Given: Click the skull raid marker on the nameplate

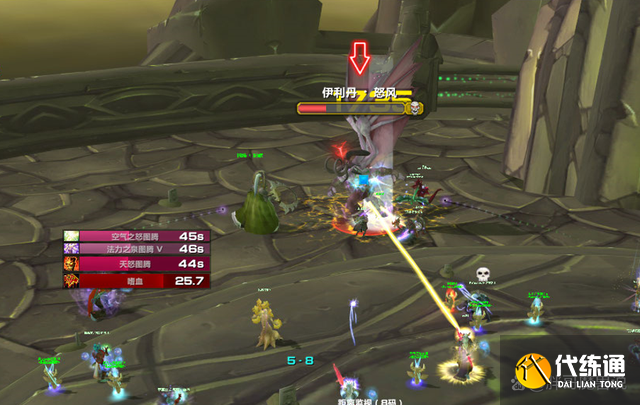Looking at the screenshot, I should (x=414, y=107).
